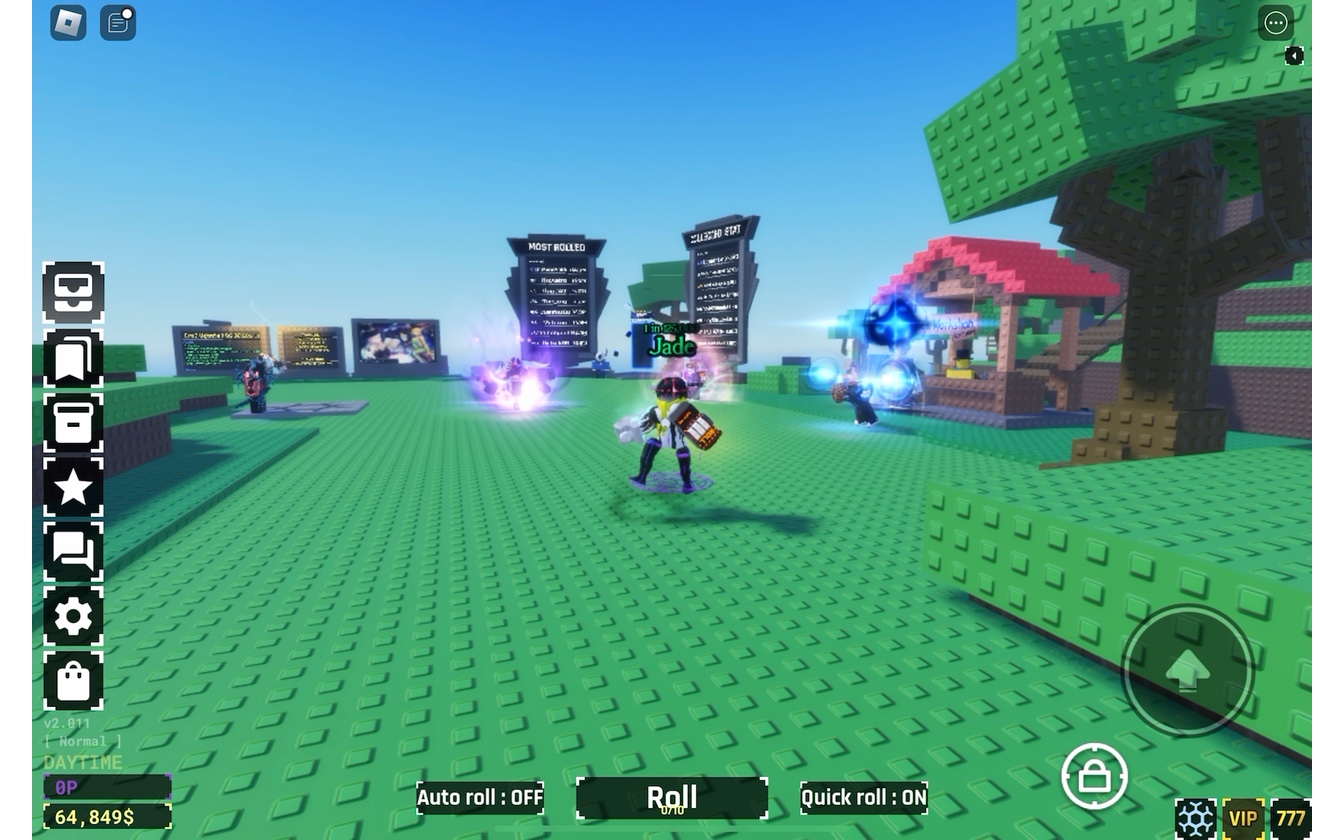The width and height of the screenshot is (1344, 840).
Task: Toggle Auto roll on
Action: click(x=480, y=798)
